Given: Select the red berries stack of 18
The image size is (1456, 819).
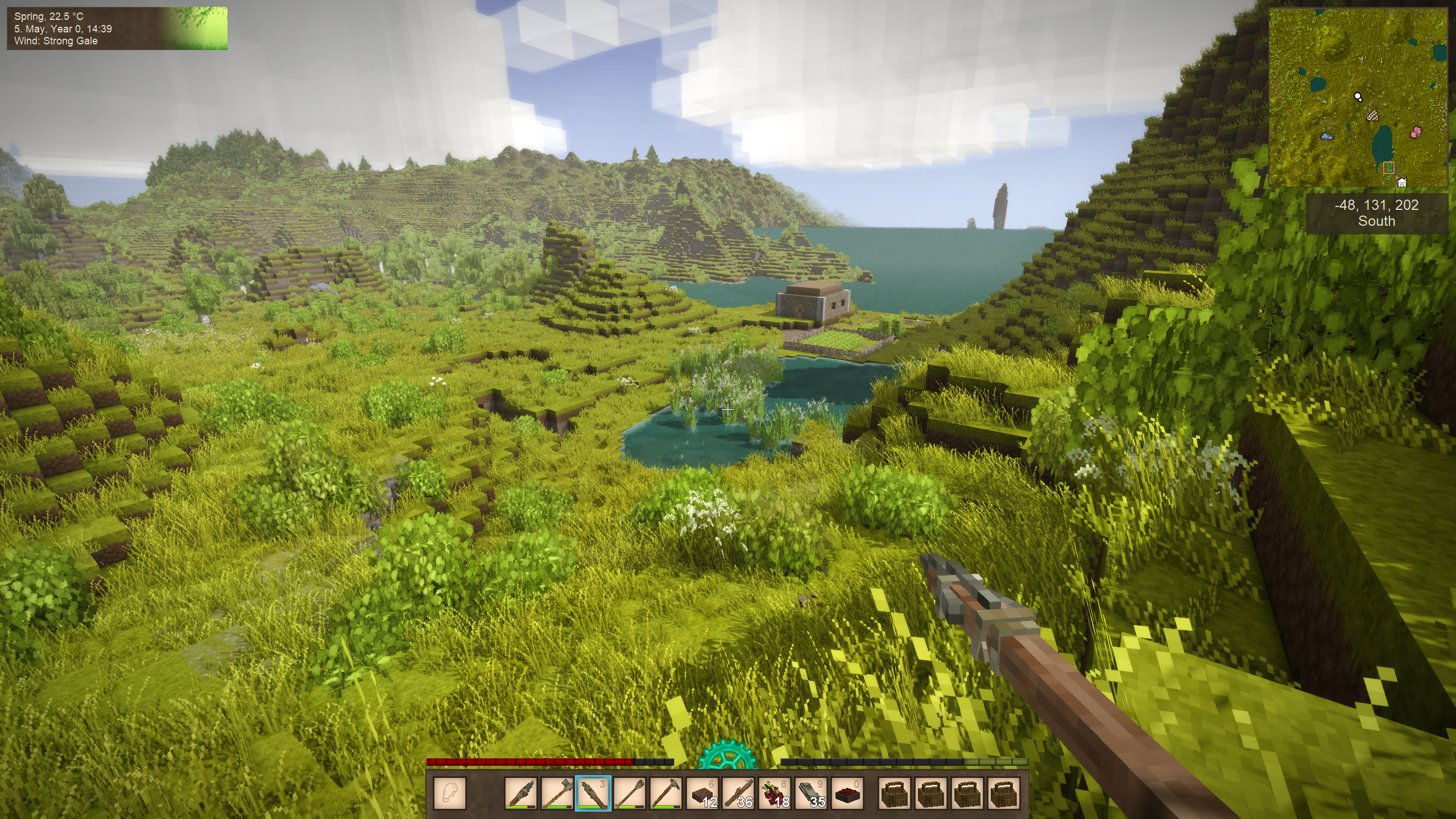Looking at the screenshot, I should coord(774,793).
